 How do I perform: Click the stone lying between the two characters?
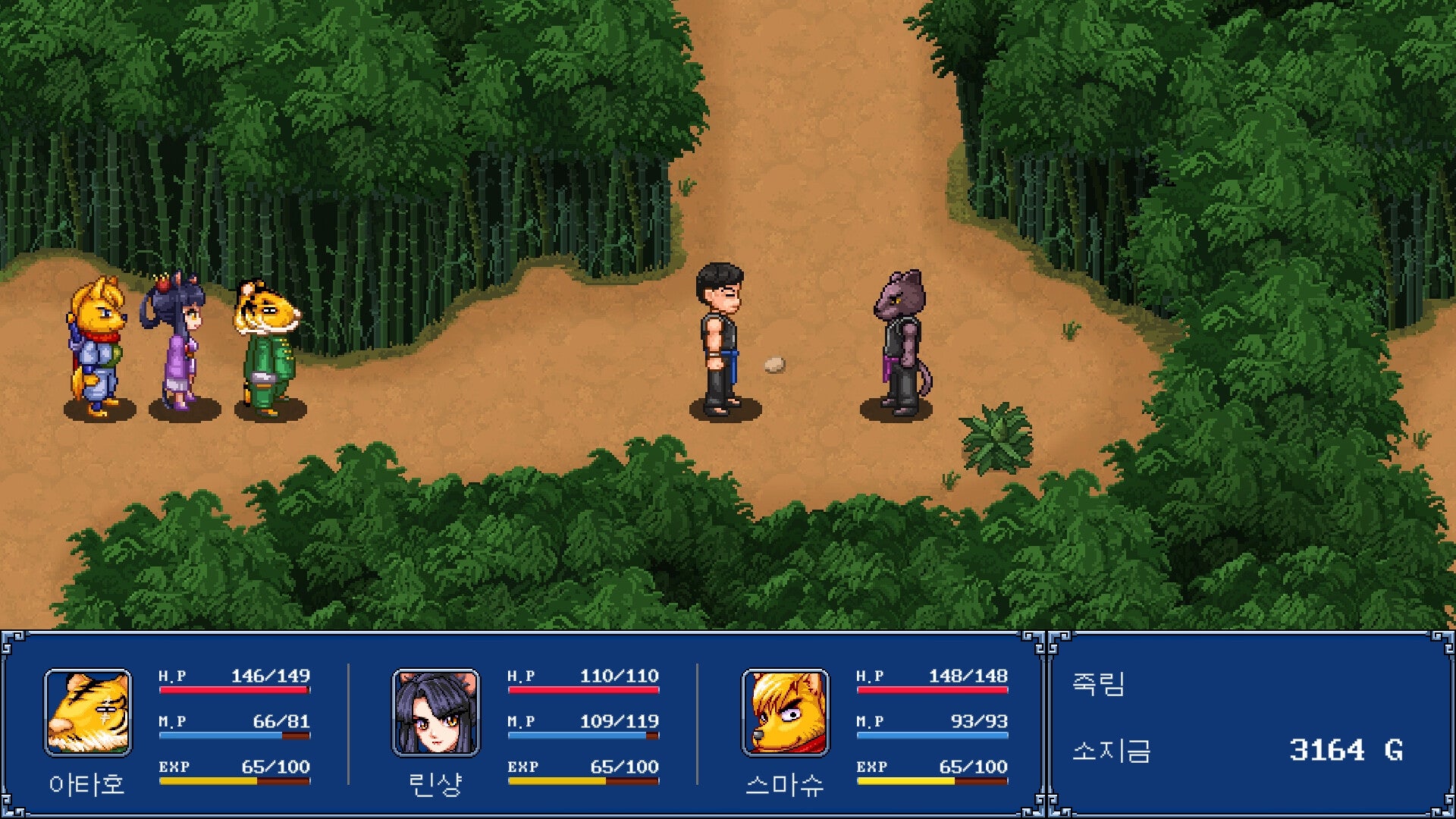775,363
